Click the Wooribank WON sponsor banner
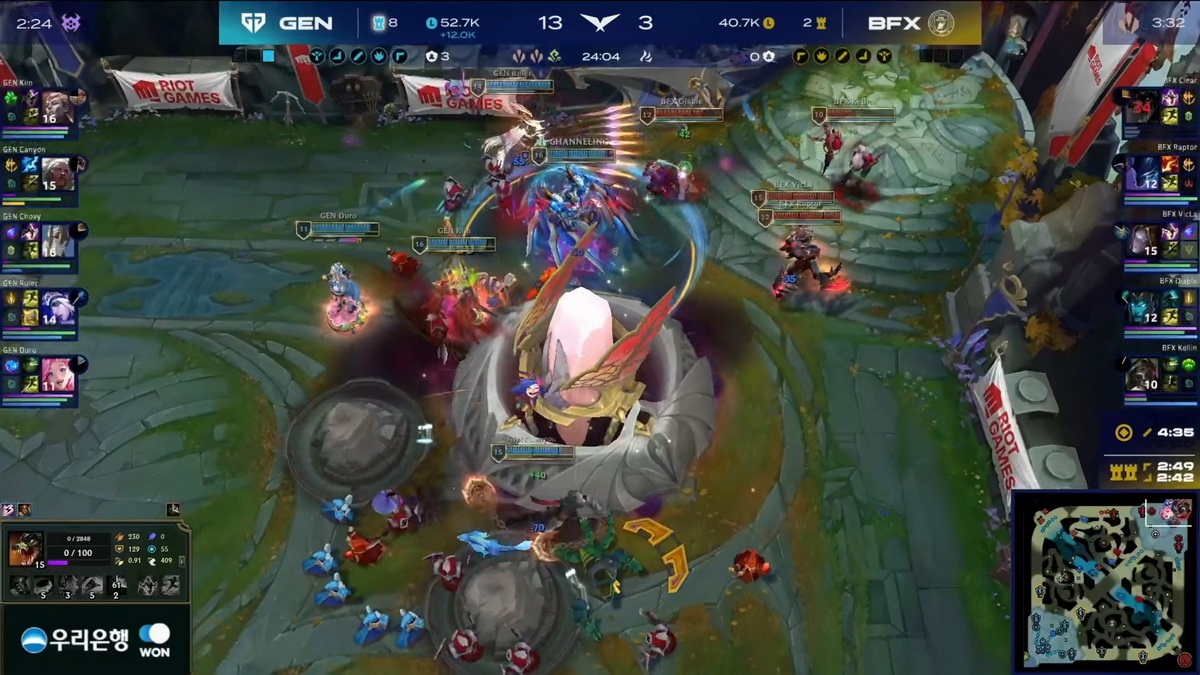The height and width of the screenshot is (675, 1200). [x=96, y=638]
